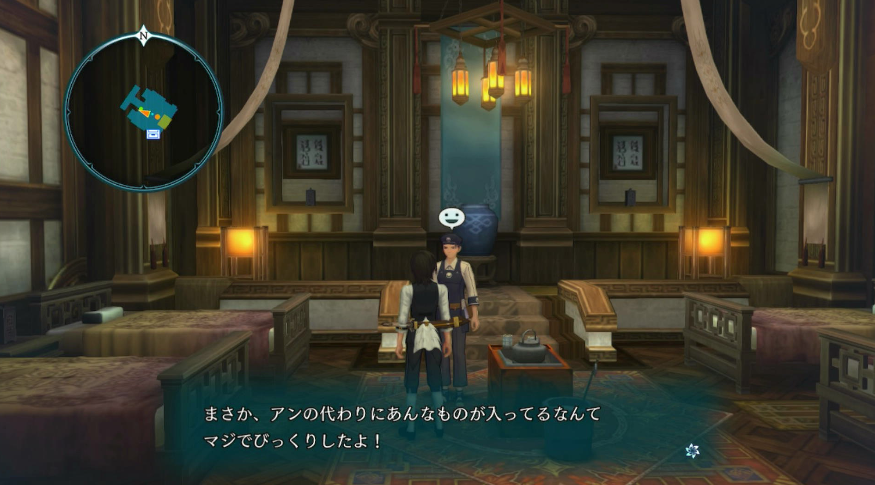This screenshot has height=485, width=875.
Task: Click the dialogue advance star indicator
Action: tap(692, 451)
